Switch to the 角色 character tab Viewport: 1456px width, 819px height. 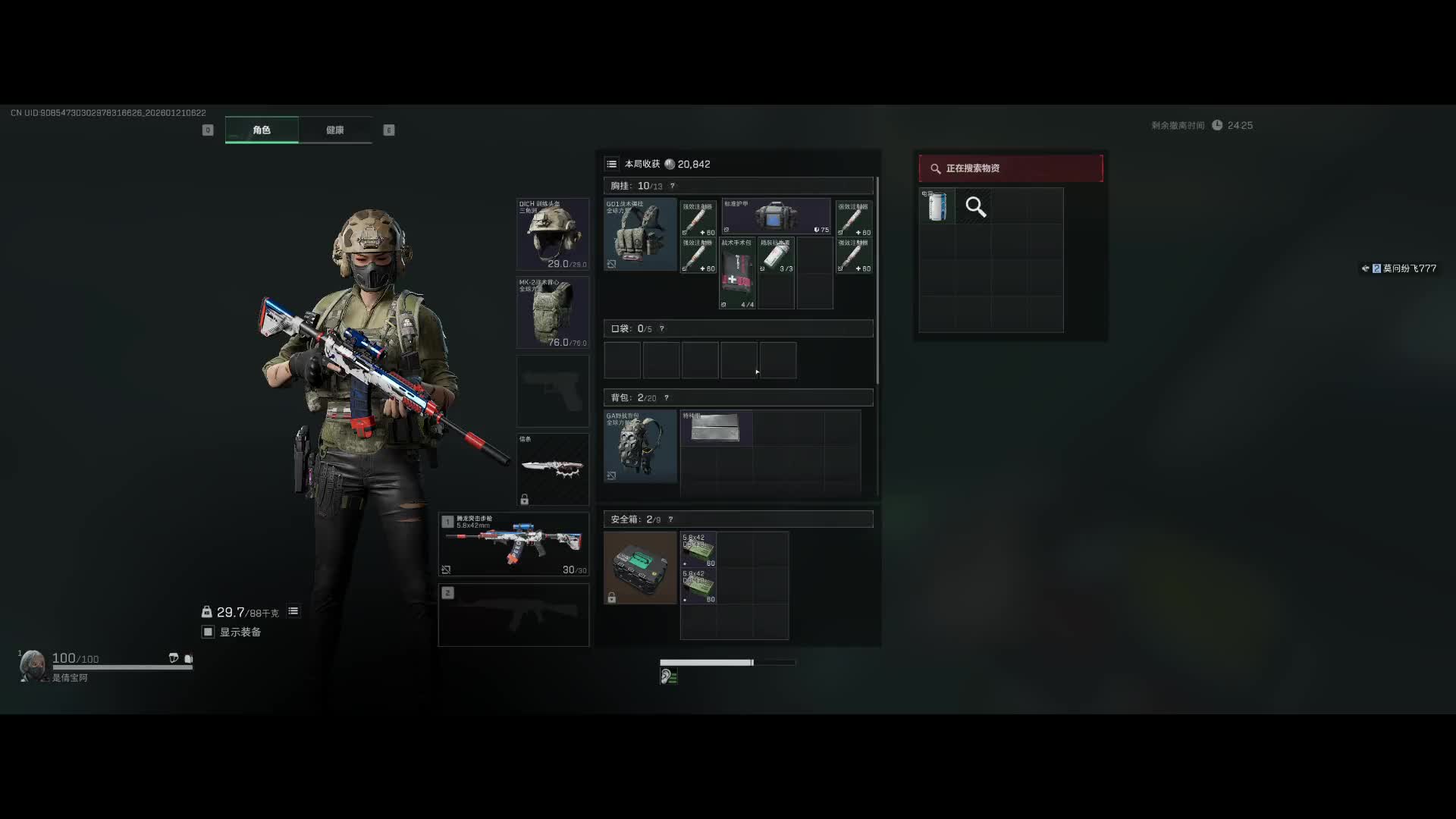pyautogui.click(x=262, y=130)
